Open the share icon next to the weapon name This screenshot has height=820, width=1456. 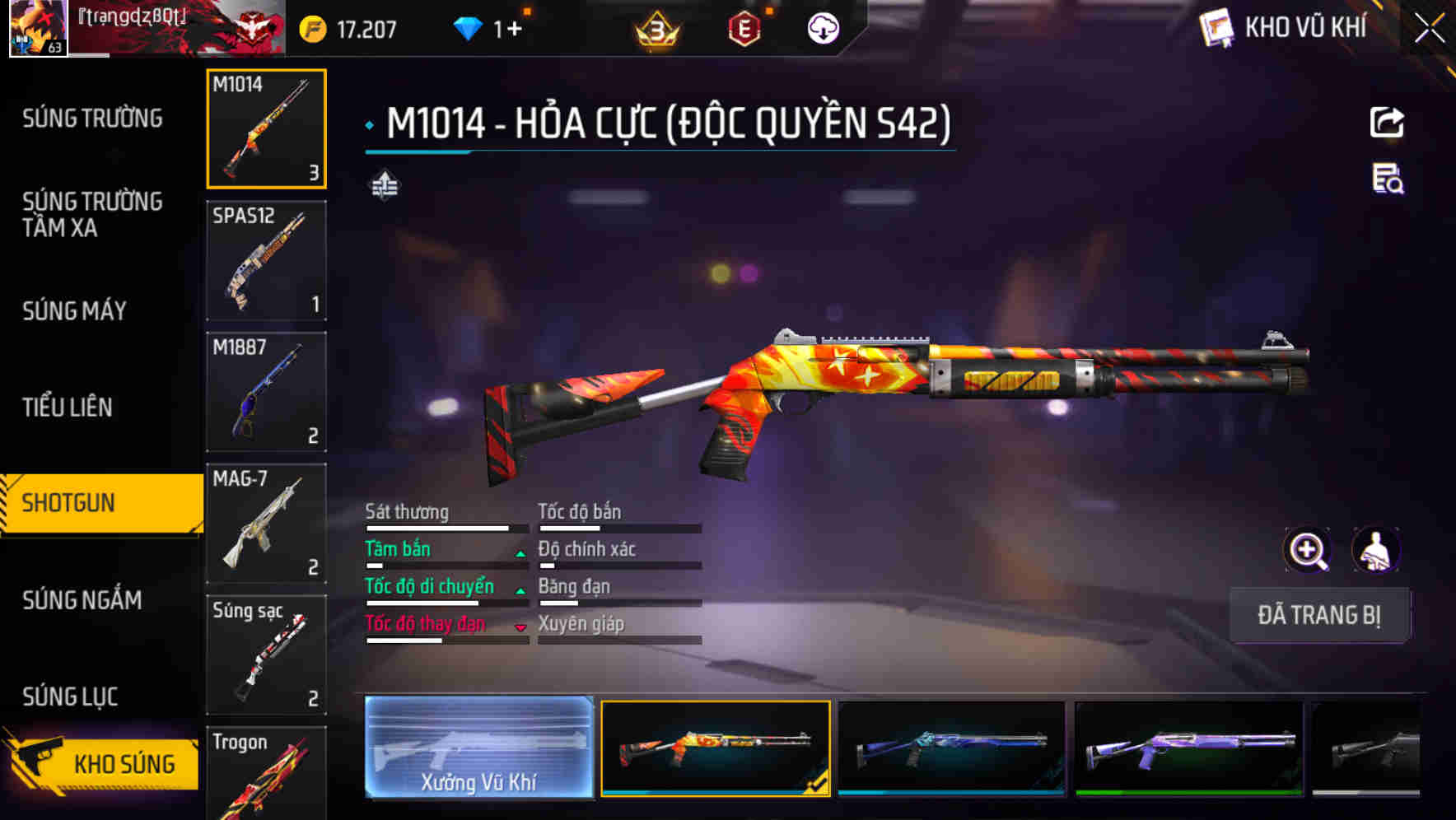click(1386, 122)
